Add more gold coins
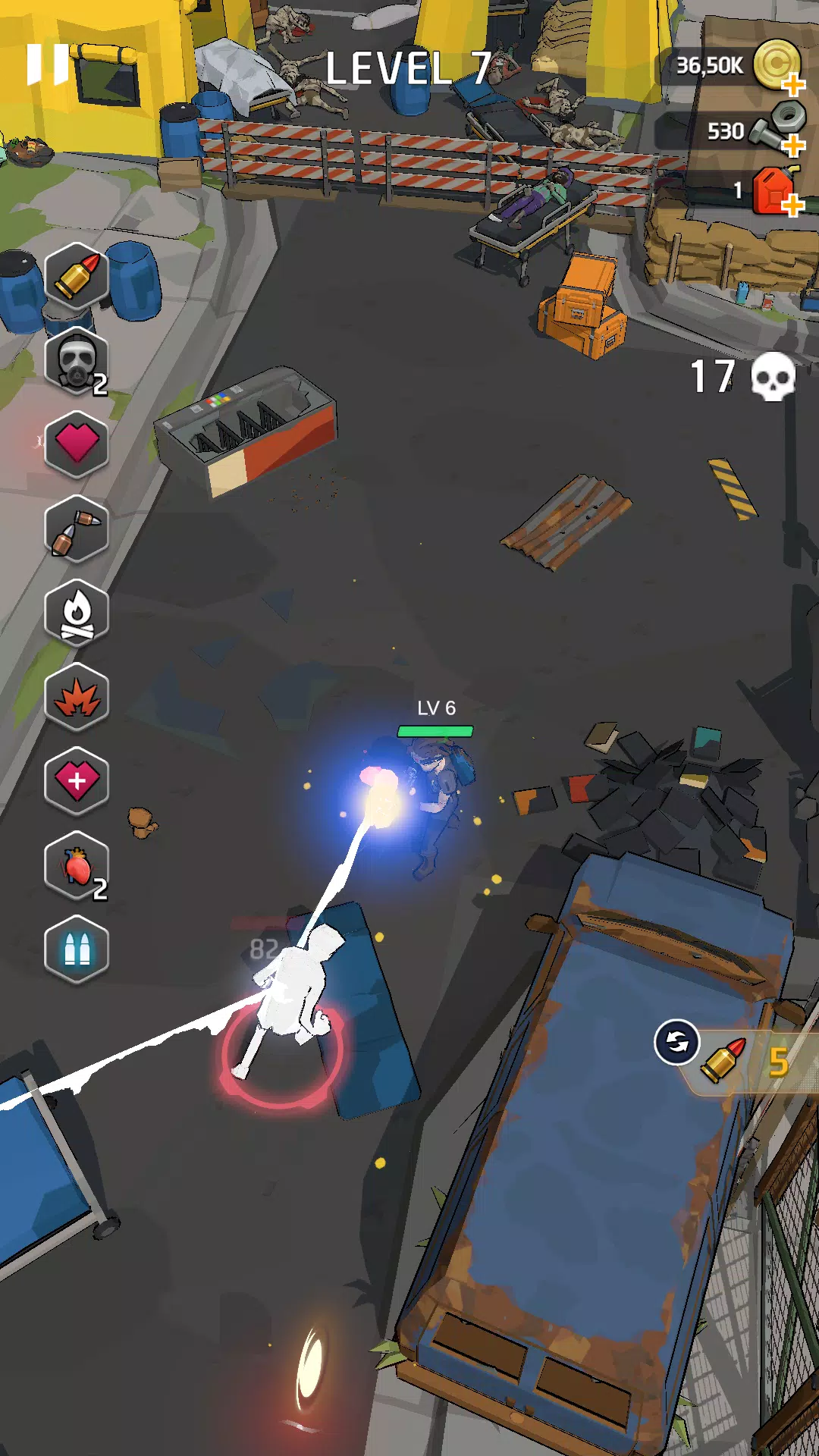The width and height of the screenshot is (819, 1456). click(x=792, y=84)
